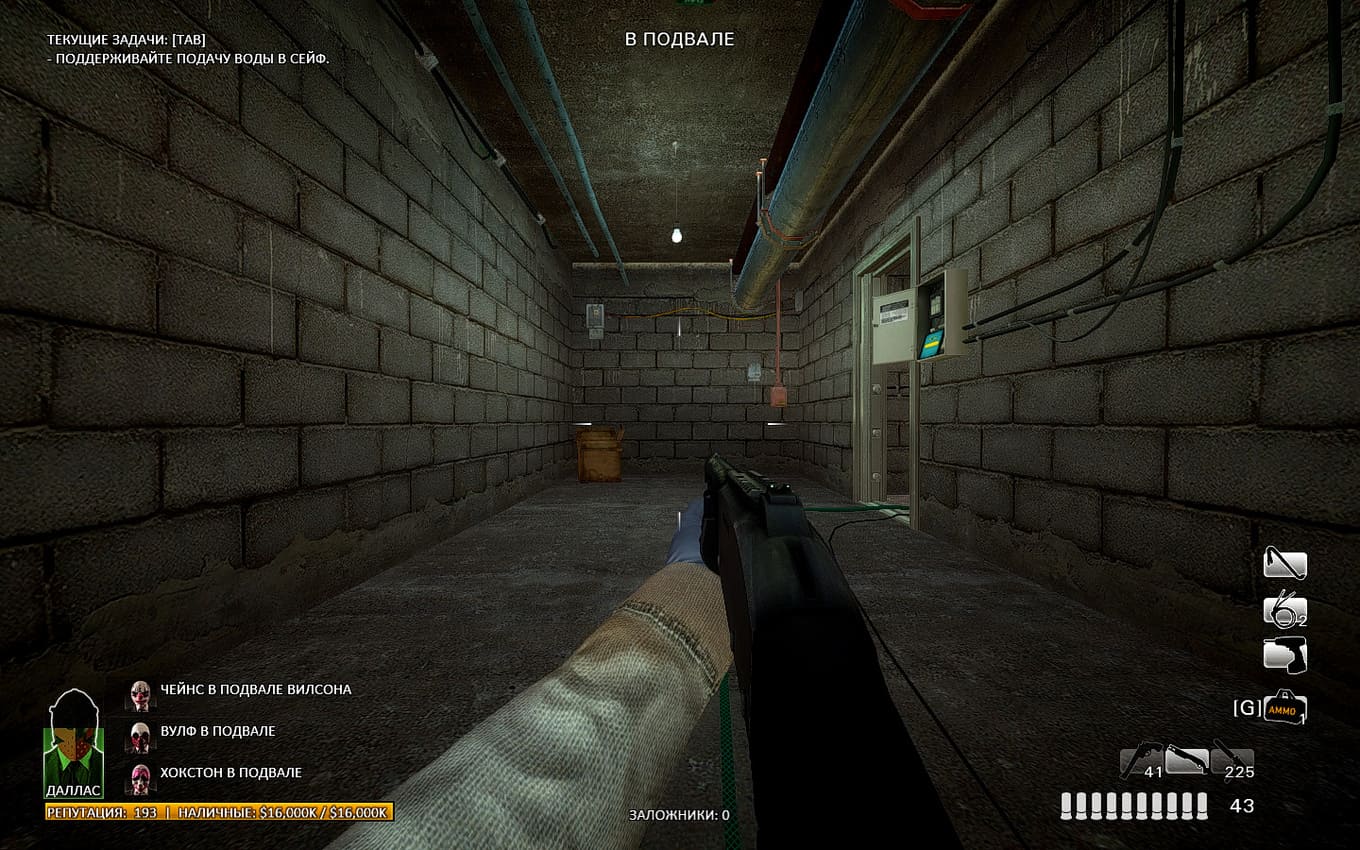This screenshot has height=850, width=1360.
Task: Switch to the revolver weapon slot
Action: coord(1141,761)
